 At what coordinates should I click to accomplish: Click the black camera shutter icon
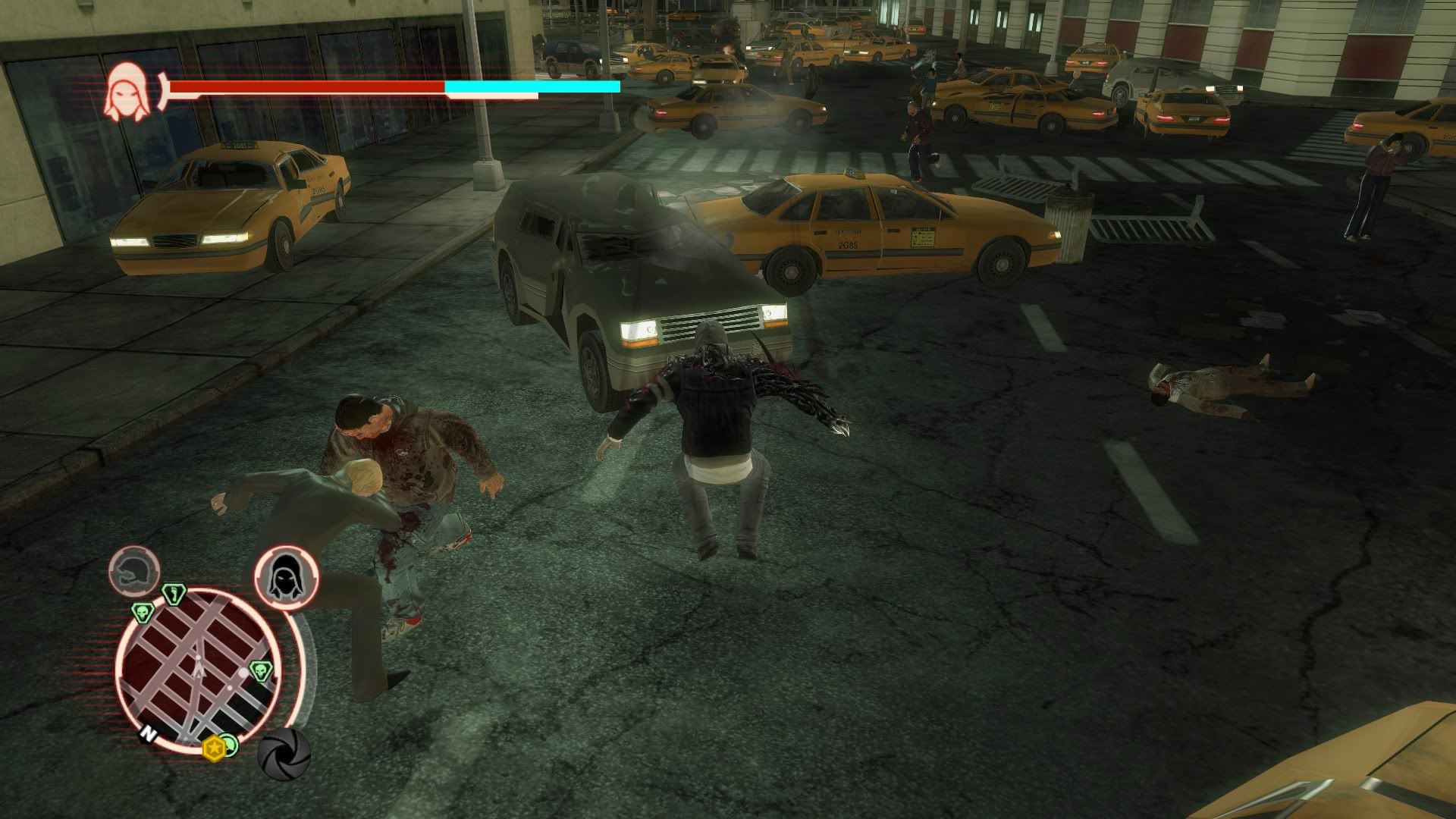[x=284, y=754]
